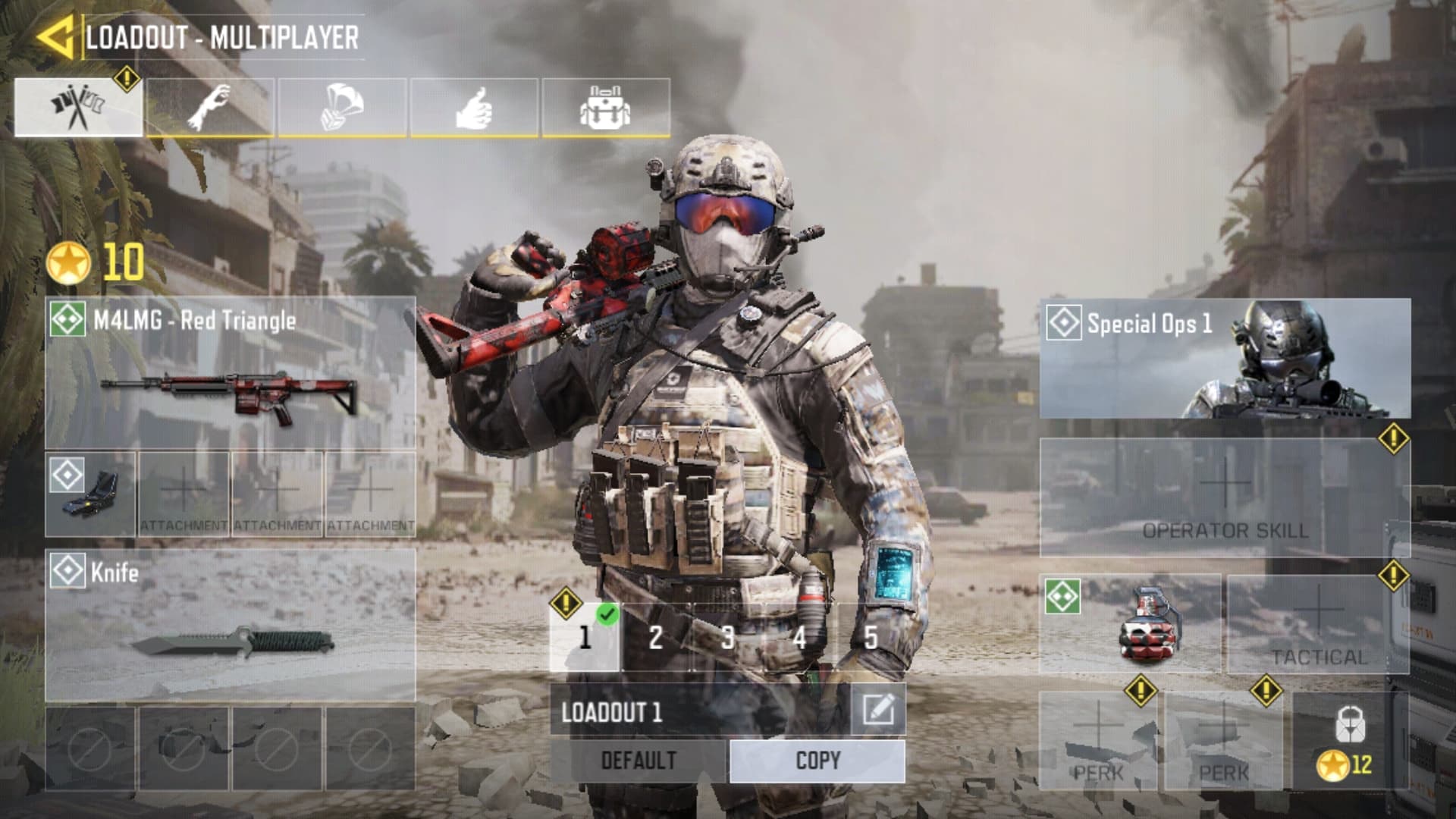The height and width of the screenshot is (819, 1456).
Task: Copy the current loadout
Action: pyautogui.click(x=817, y=761)
